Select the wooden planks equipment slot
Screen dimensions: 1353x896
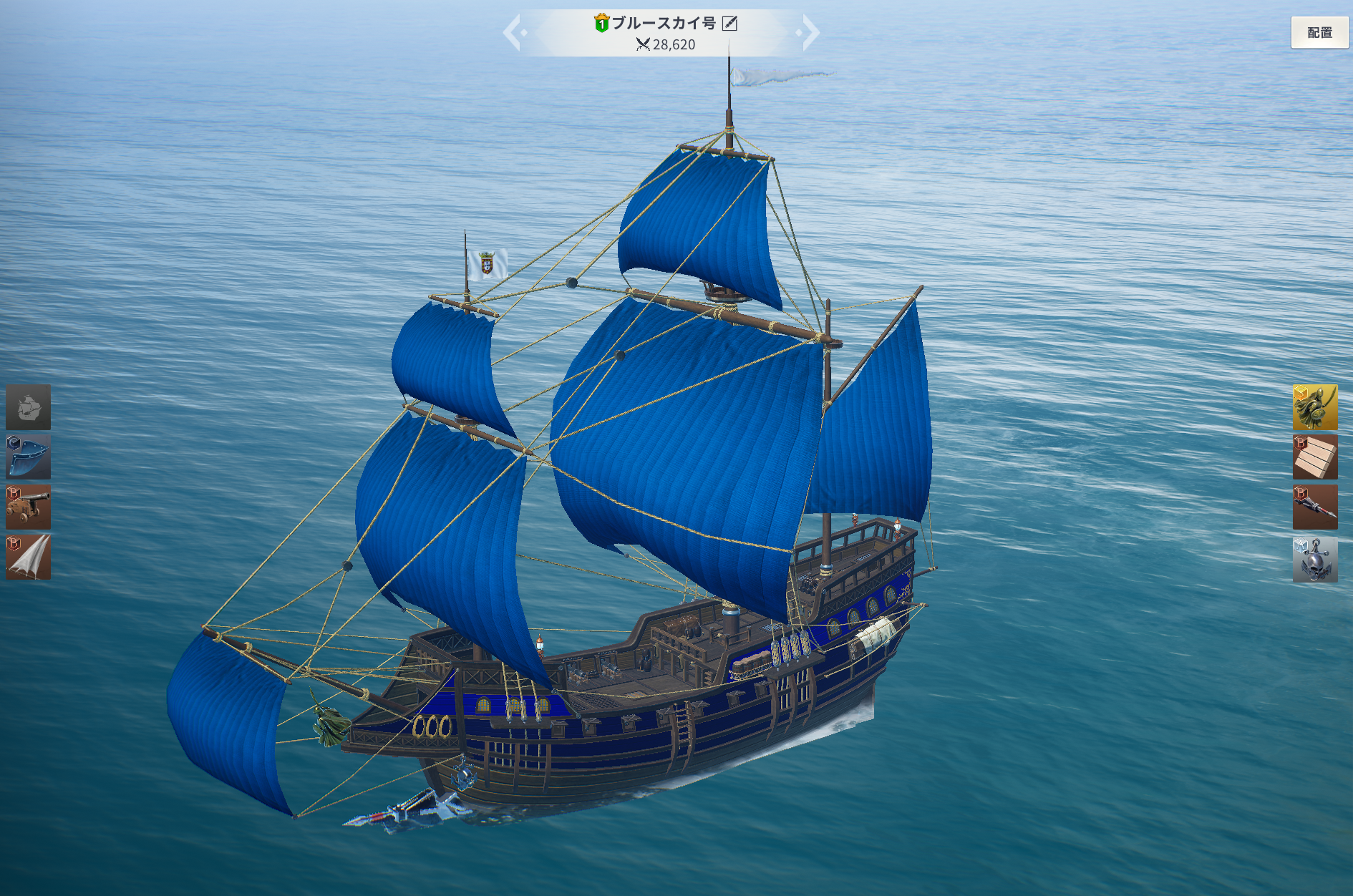click(1315, 457)
